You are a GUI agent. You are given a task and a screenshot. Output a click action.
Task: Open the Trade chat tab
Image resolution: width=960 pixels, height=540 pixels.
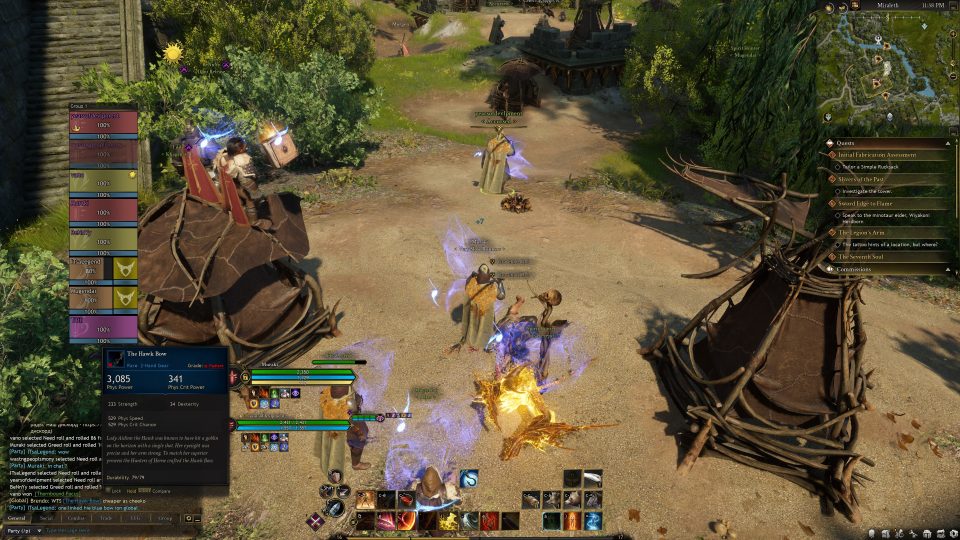(x=106, y=519)
